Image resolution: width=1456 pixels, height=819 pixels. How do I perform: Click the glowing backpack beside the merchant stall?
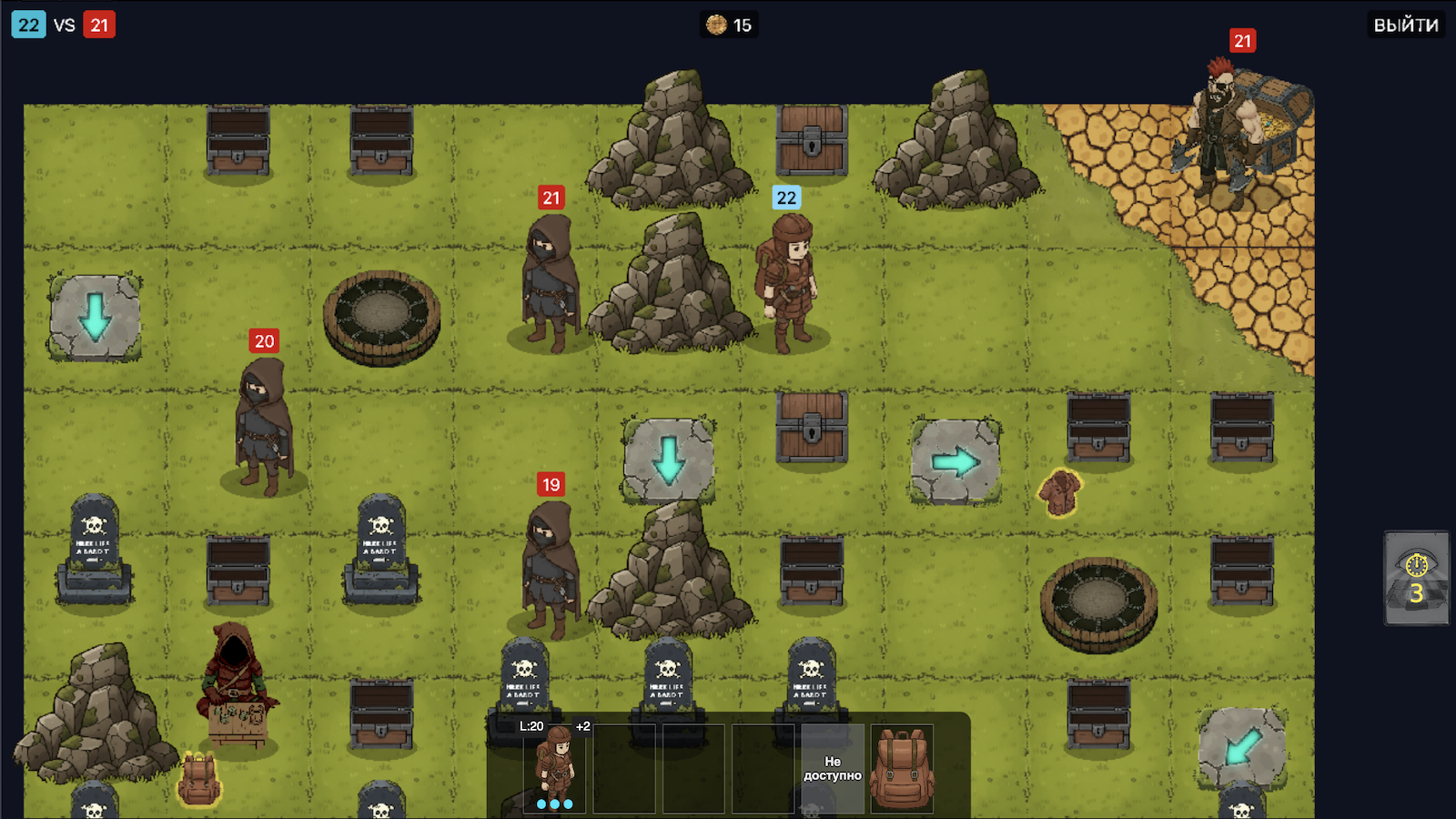[200, 778]
